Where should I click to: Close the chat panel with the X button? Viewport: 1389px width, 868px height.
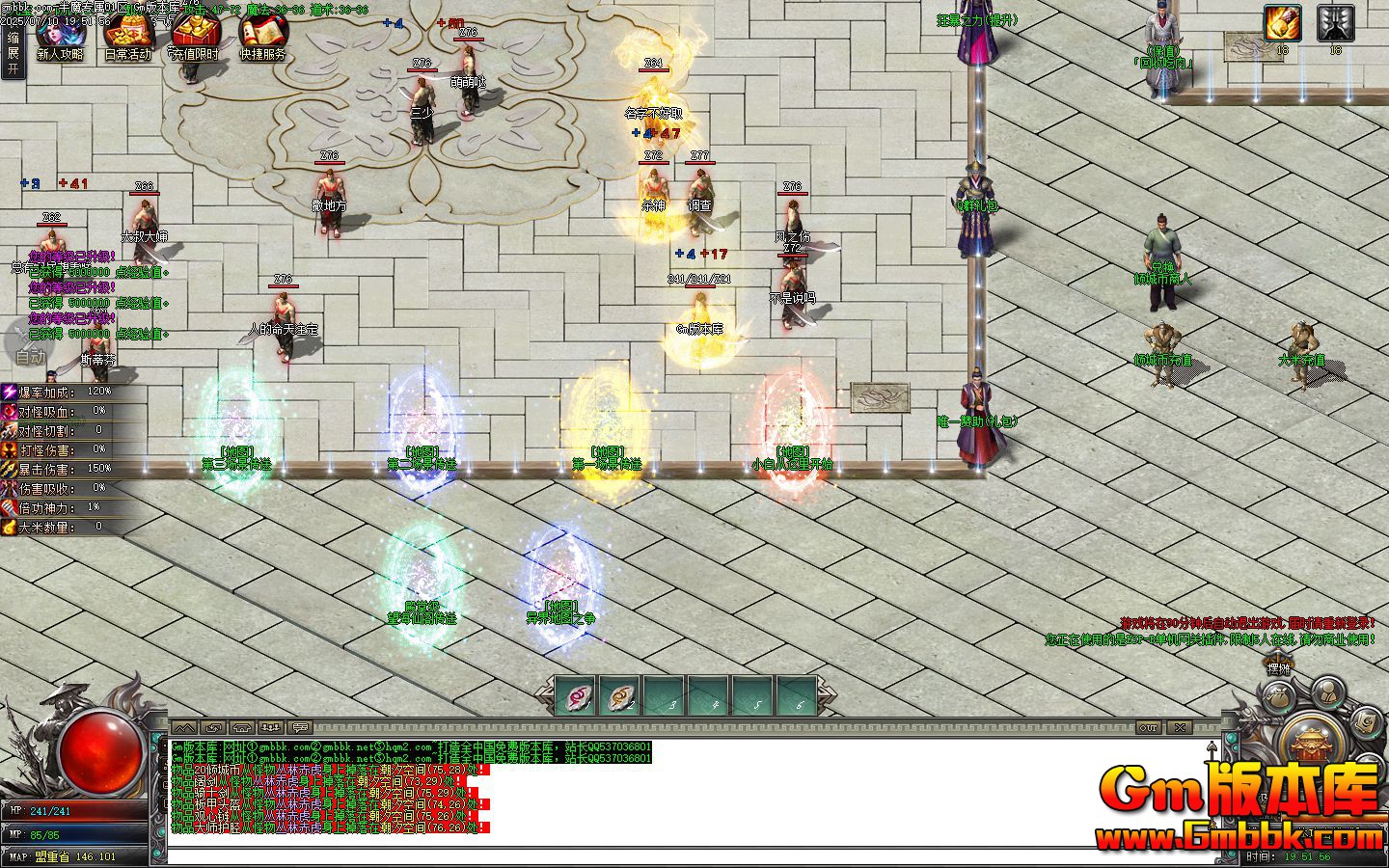[x=1180, y=727]
